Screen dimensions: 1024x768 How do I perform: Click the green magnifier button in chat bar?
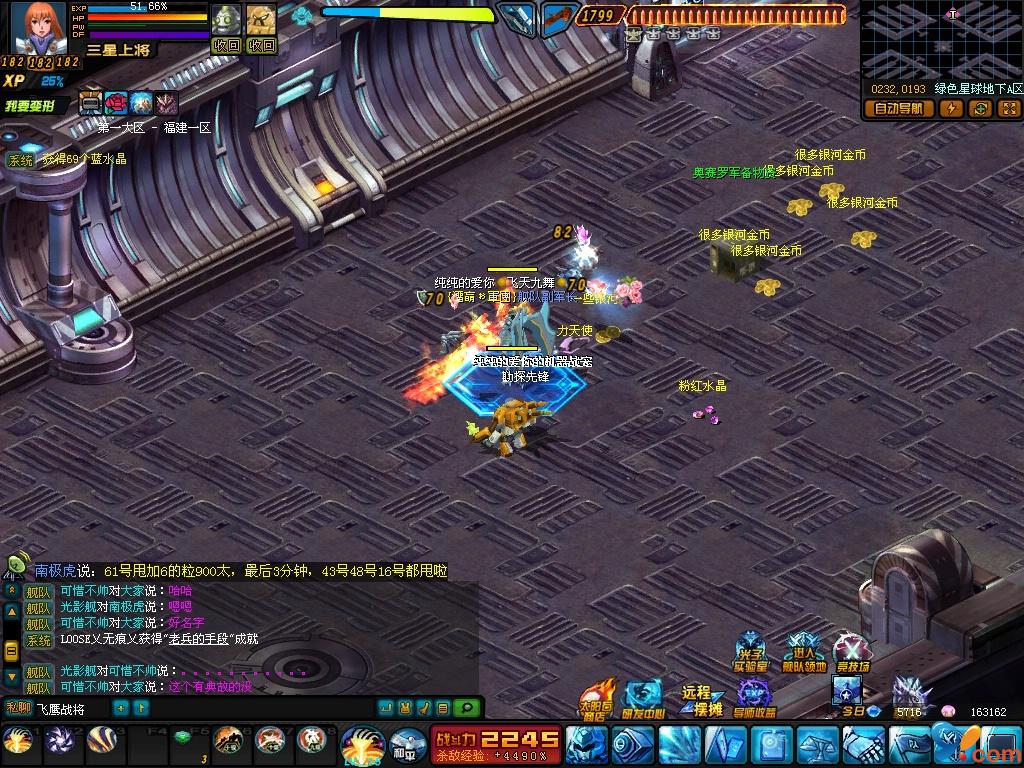tap(465, 708)
